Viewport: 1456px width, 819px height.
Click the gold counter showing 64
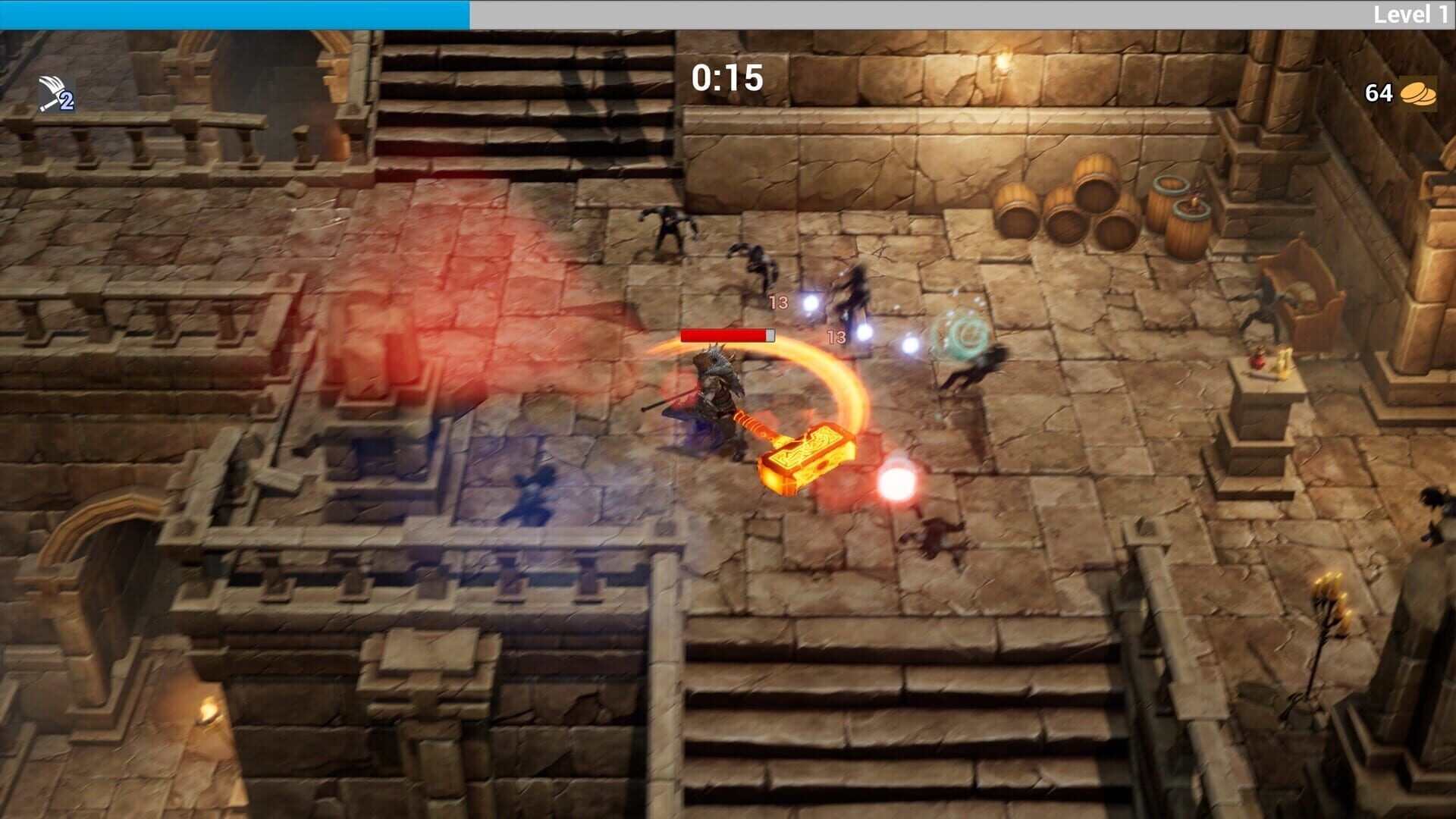pos(1379,93)
